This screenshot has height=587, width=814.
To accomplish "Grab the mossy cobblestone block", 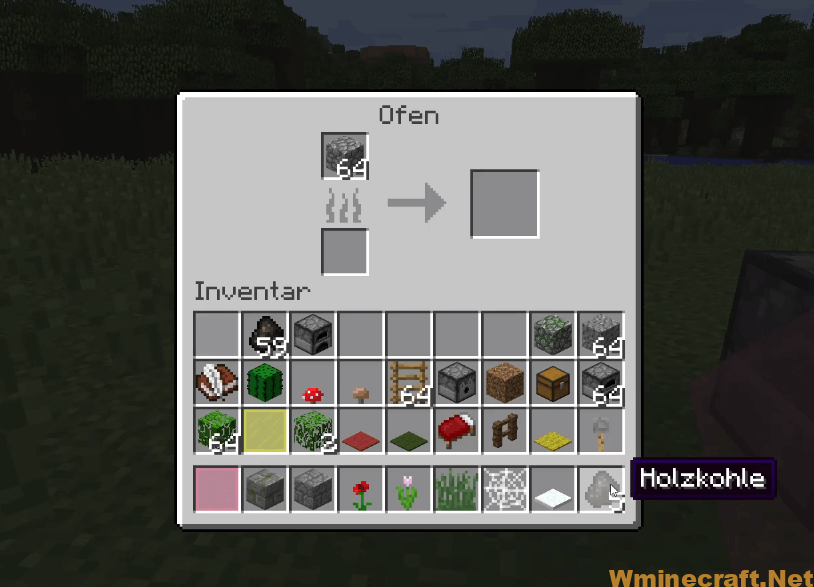I will click(553, 335).
